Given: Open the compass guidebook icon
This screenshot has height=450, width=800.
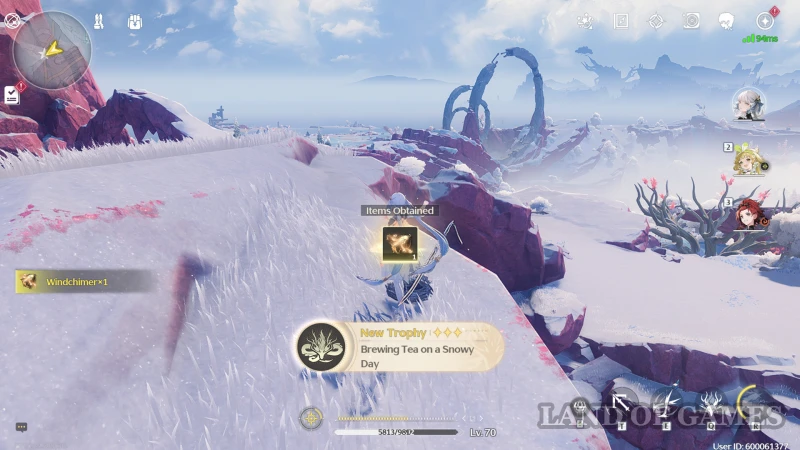Looking at the screenshot, I should [621, 21].
